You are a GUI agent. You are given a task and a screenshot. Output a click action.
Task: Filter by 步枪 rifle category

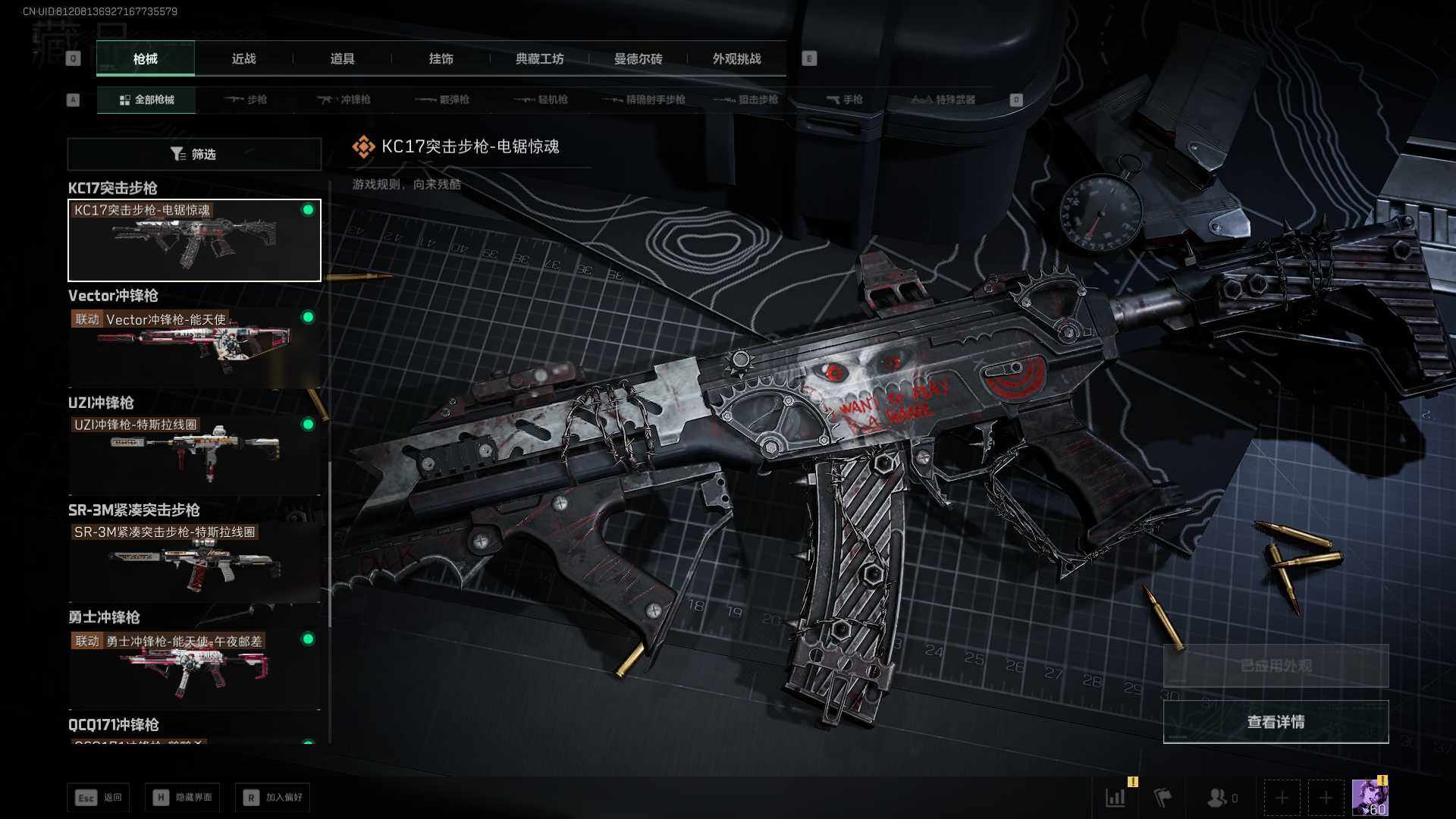(x=246, y=99)
